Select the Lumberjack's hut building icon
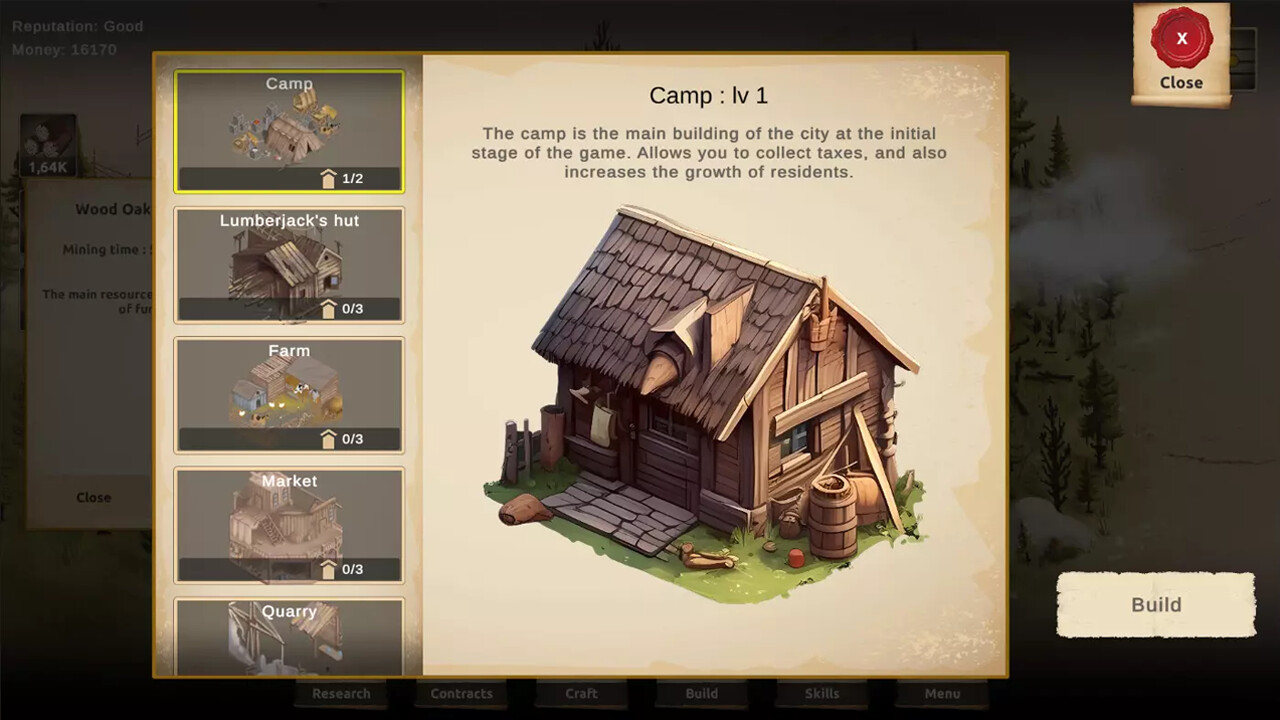1280x720 pixels. [x=289, y=263]
